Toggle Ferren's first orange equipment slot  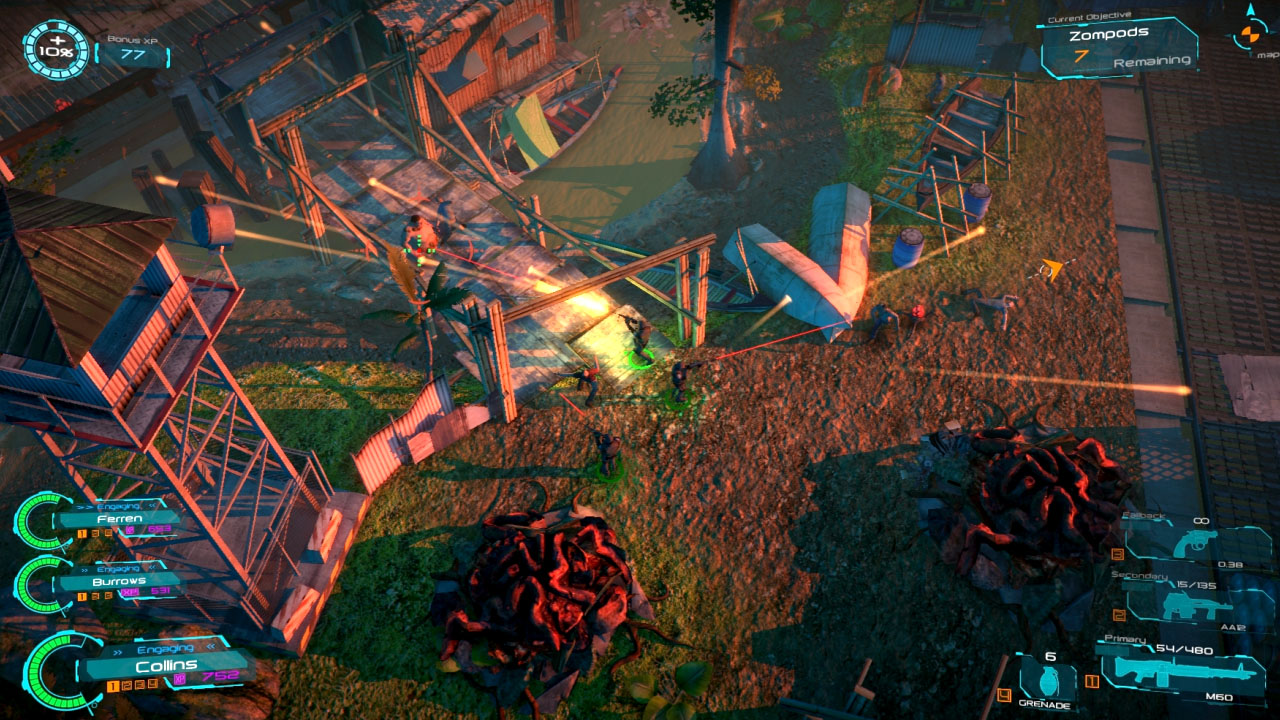click(80, 531)
